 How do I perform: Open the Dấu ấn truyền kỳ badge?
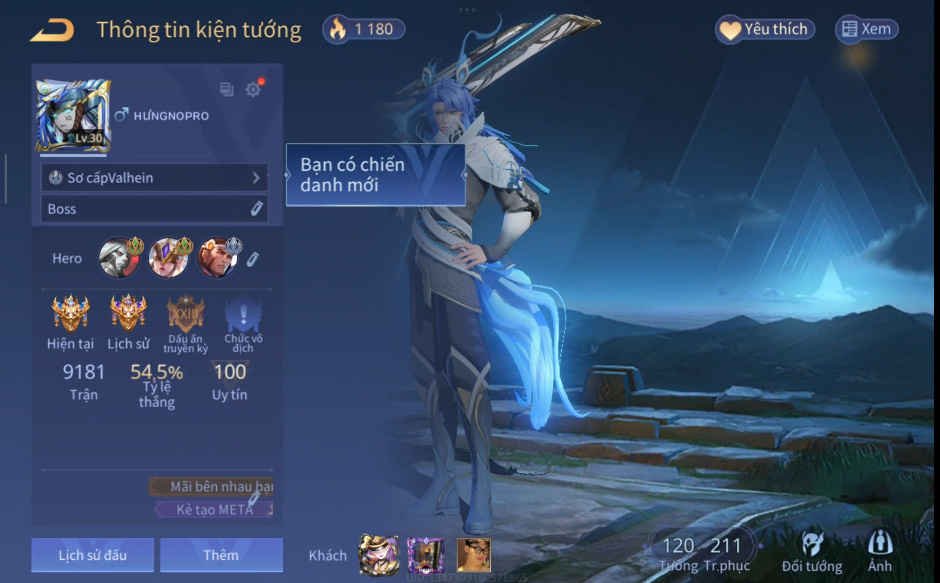pyautogui.click(x=185, y=313)
